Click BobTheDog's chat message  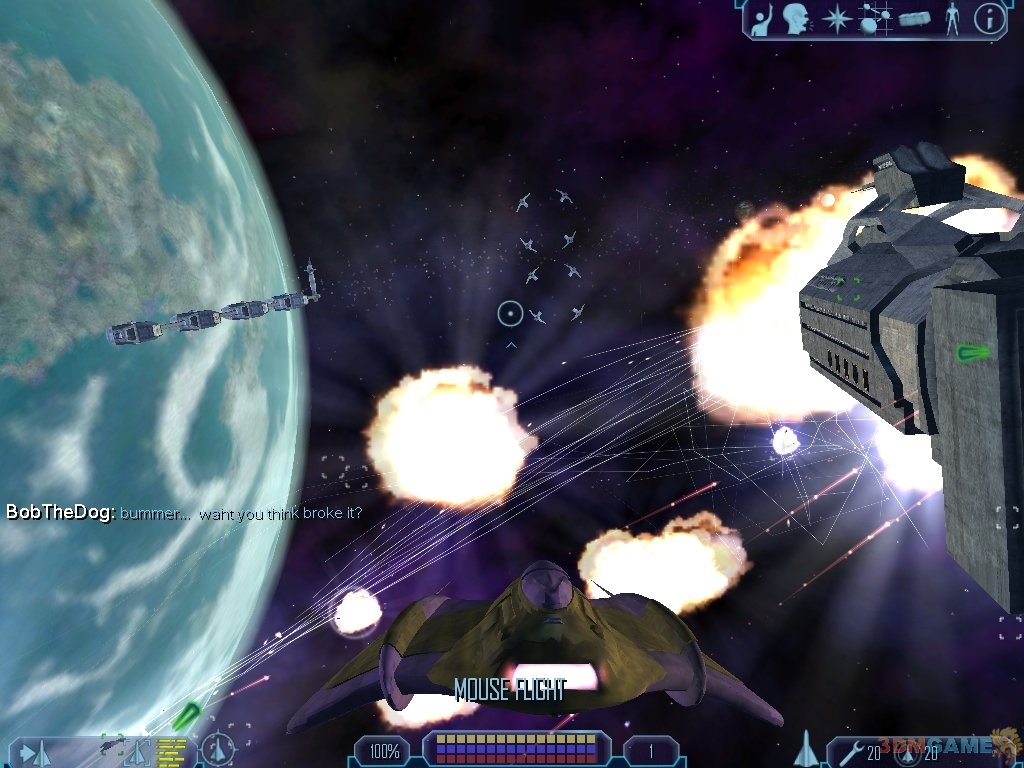[x=184, y=513]
